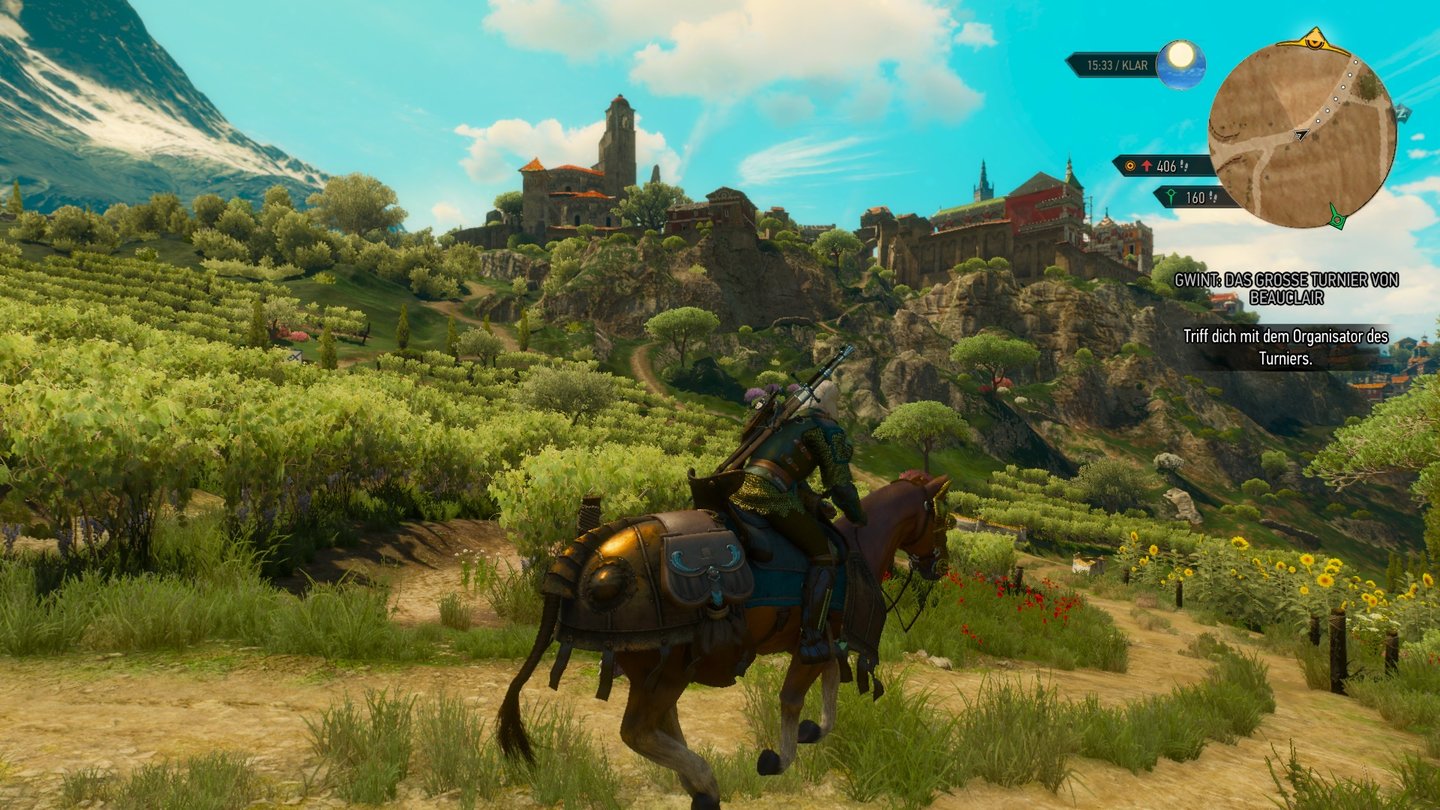
Task: Select the green waypoint pin on the minimap edge
Action: coord(1336,215)
